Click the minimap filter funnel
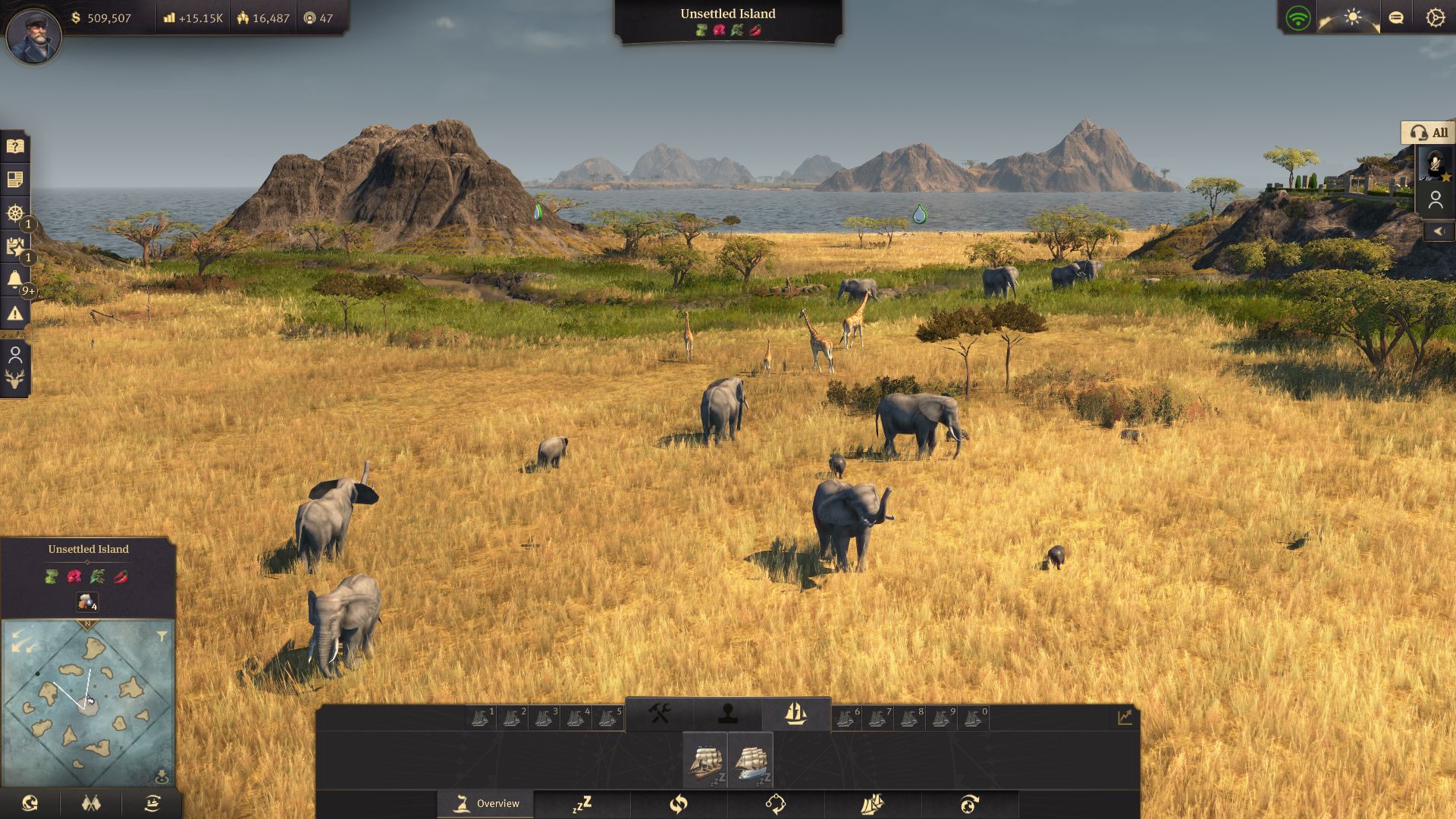This screenshot has width=1456, height=819. click(162, 637)
